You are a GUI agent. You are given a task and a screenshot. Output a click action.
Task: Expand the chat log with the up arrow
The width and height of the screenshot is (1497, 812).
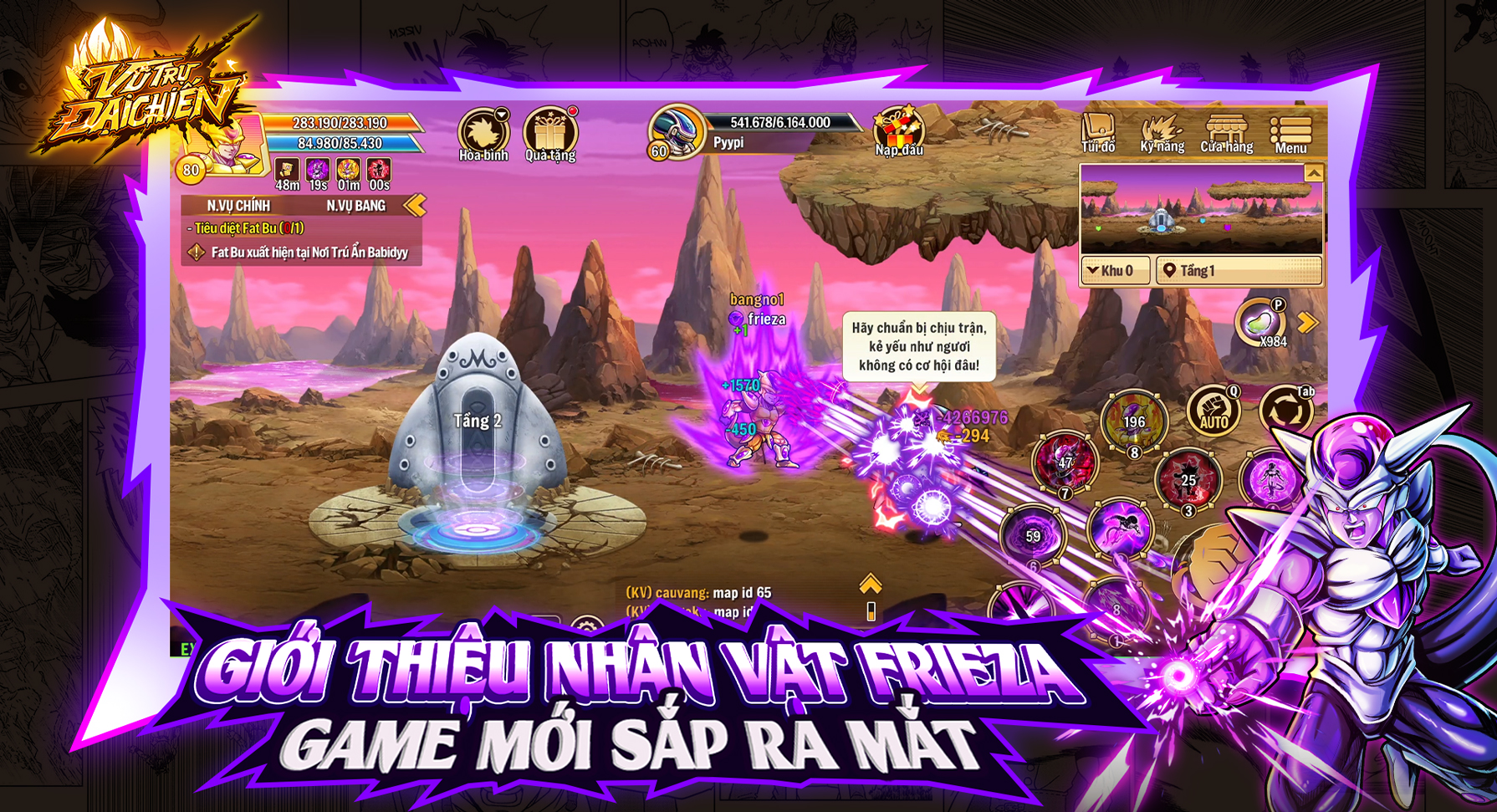[871, 585]
